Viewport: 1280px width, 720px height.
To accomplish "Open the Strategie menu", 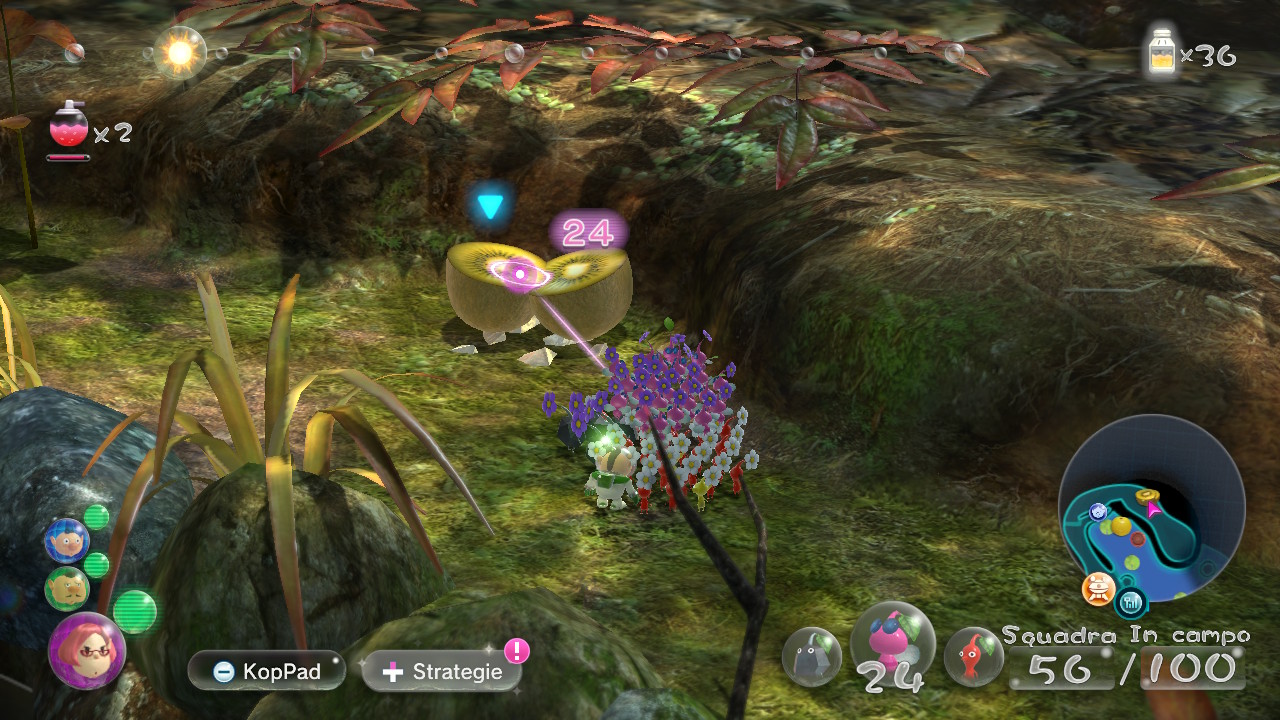I will pyautogui.click(x=442, y=671).
